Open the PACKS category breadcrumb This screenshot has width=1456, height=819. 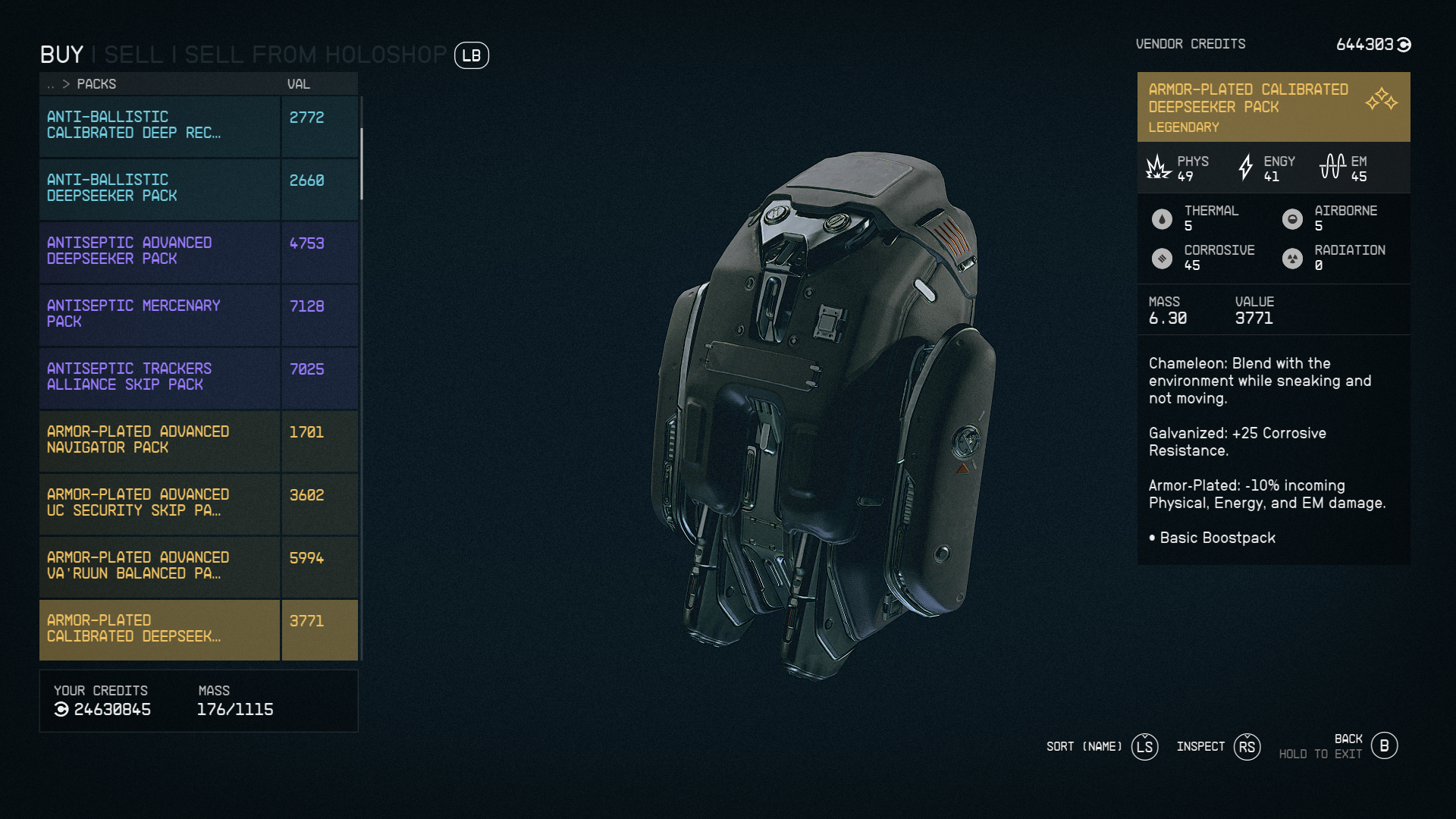97,84
